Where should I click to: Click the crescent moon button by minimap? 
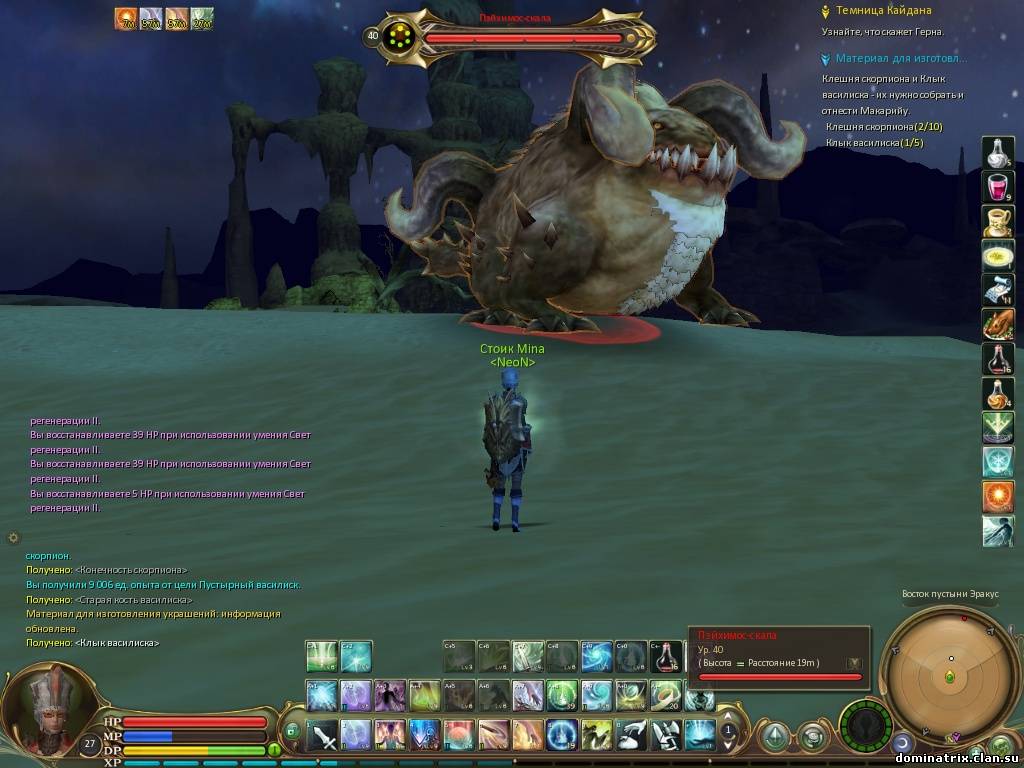(x=902, y=742)
